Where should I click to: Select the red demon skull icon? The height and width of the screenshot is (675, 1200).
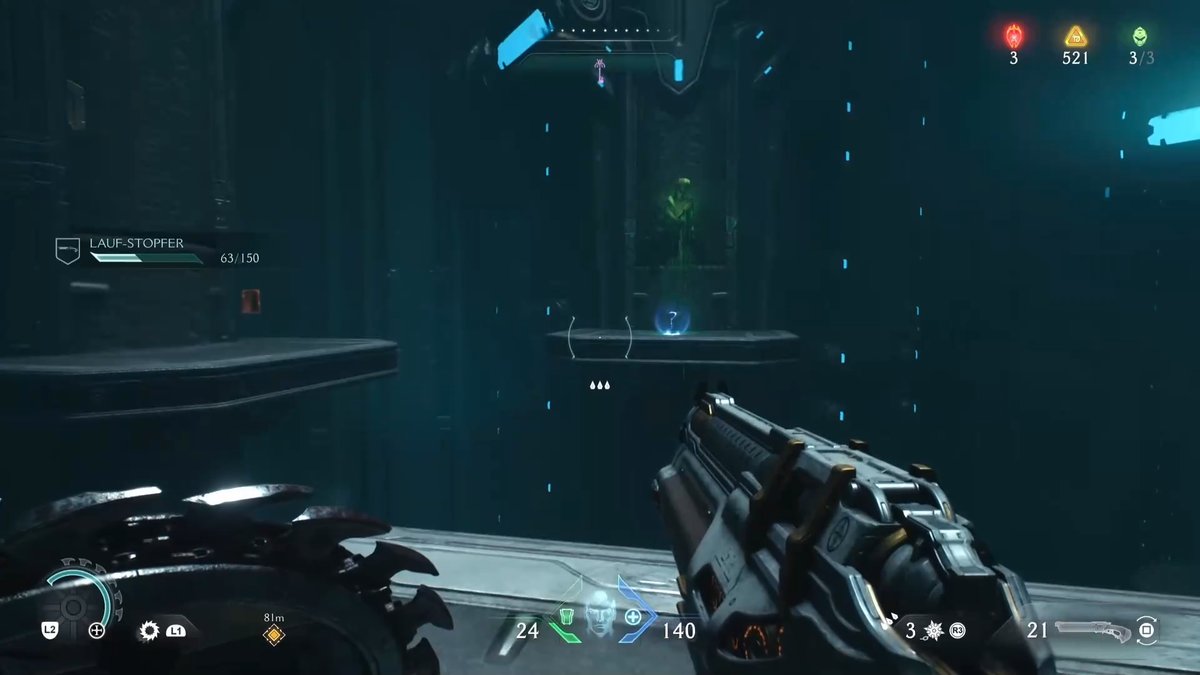pyautogui.click(x=1013, y=37)
